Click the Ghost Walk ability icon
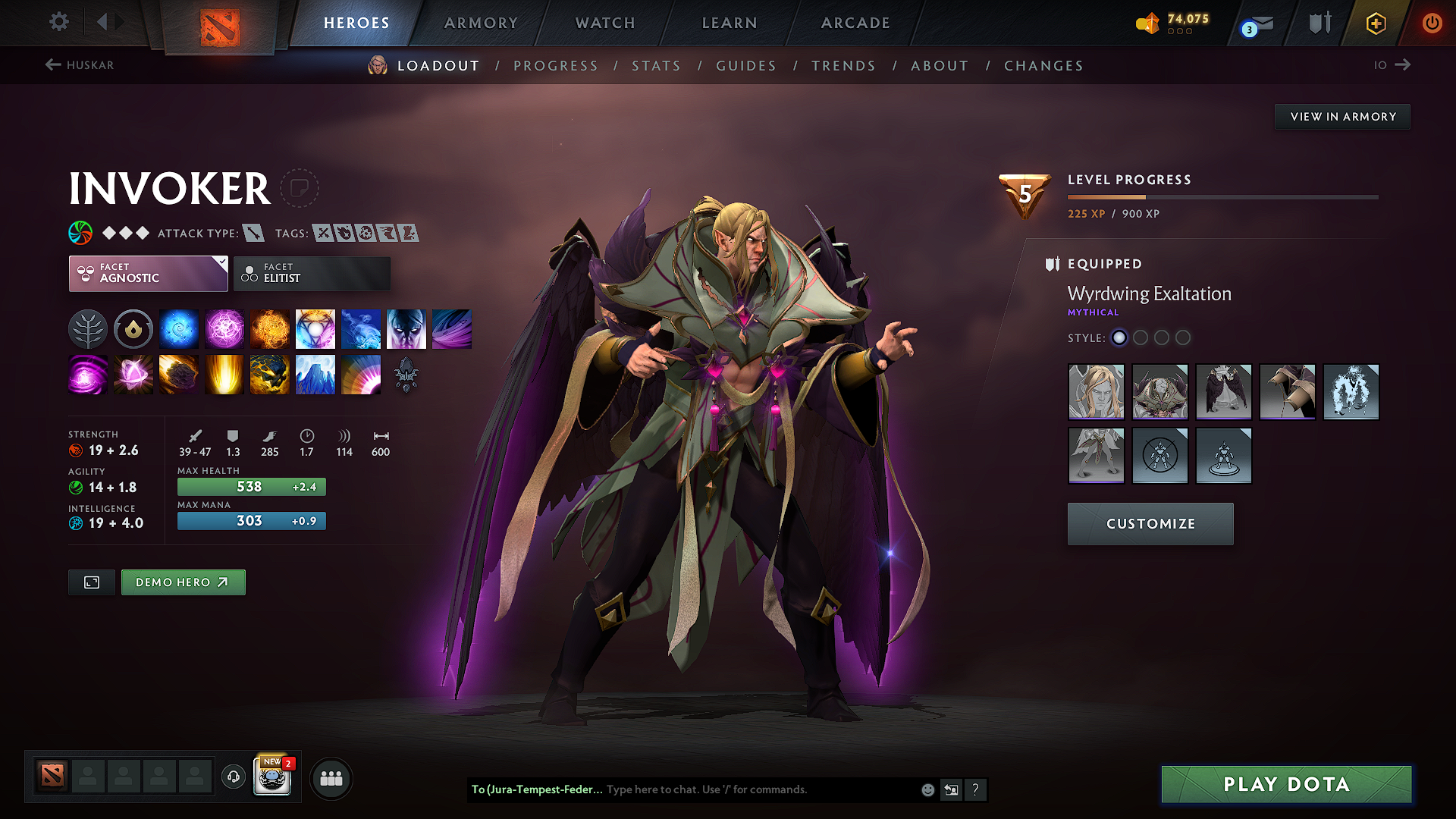 (x=406, y=328)
